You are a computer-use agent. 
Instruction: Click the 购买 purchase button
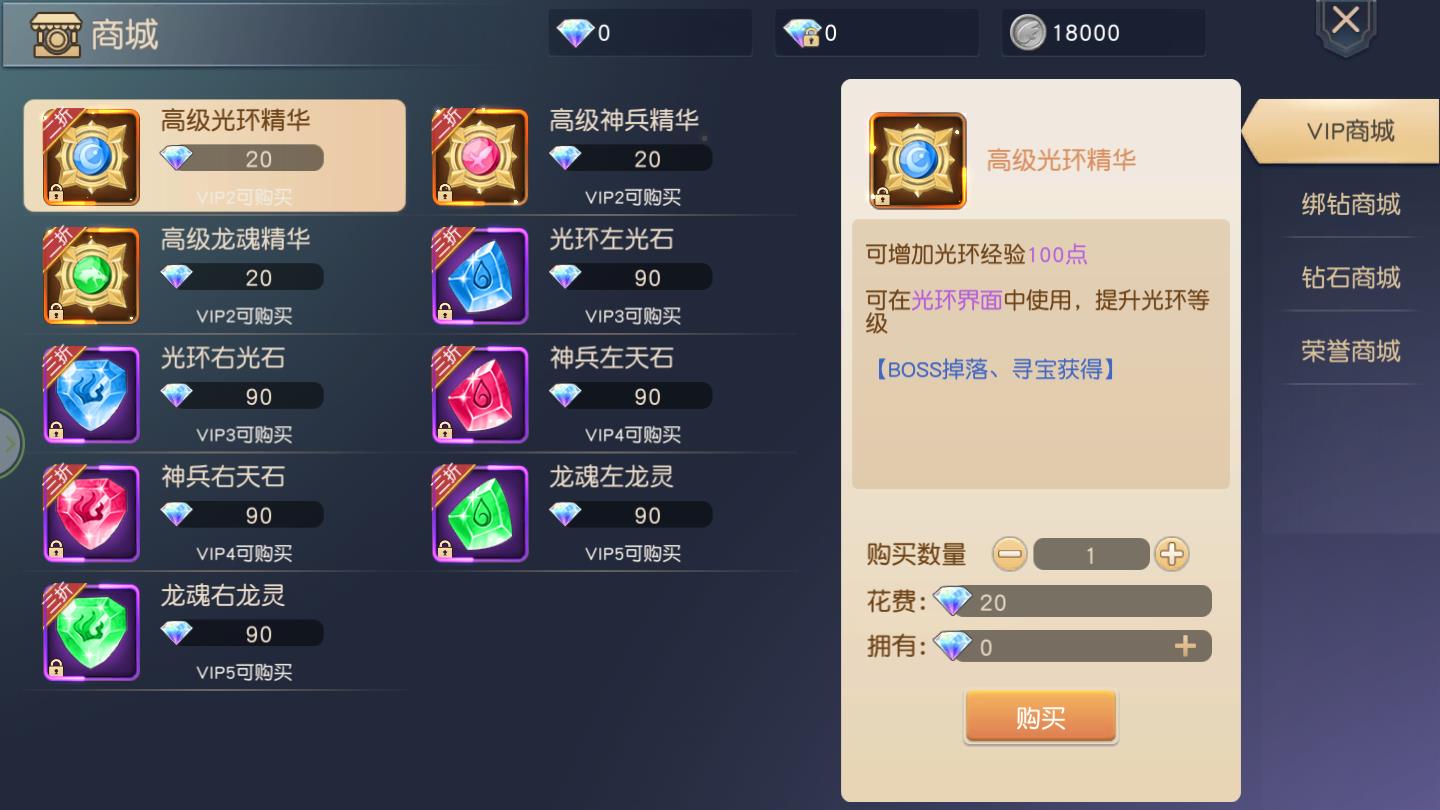click(1040, 716)
